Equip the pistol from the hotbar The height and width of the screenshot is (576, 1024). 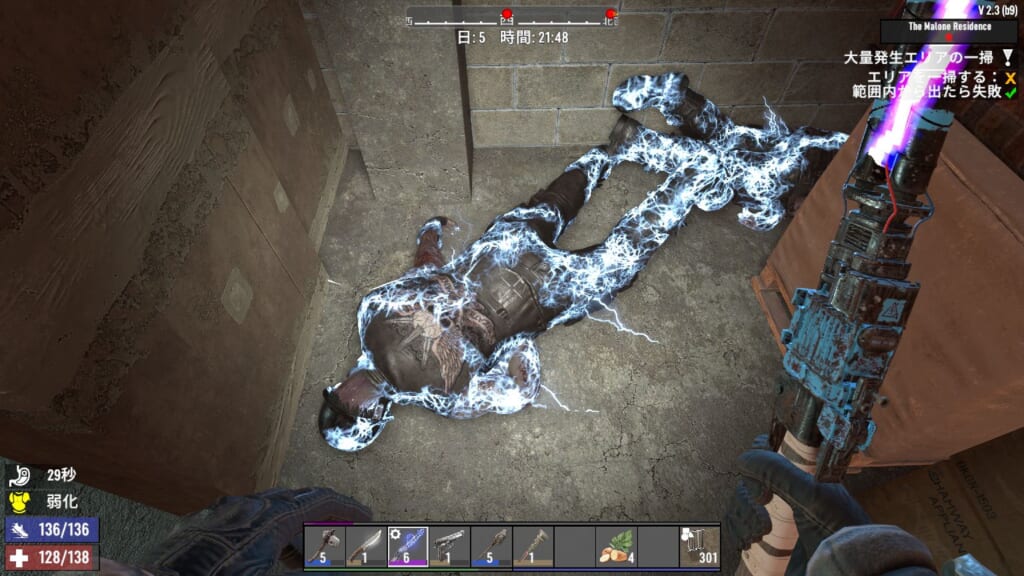[449, 546]
